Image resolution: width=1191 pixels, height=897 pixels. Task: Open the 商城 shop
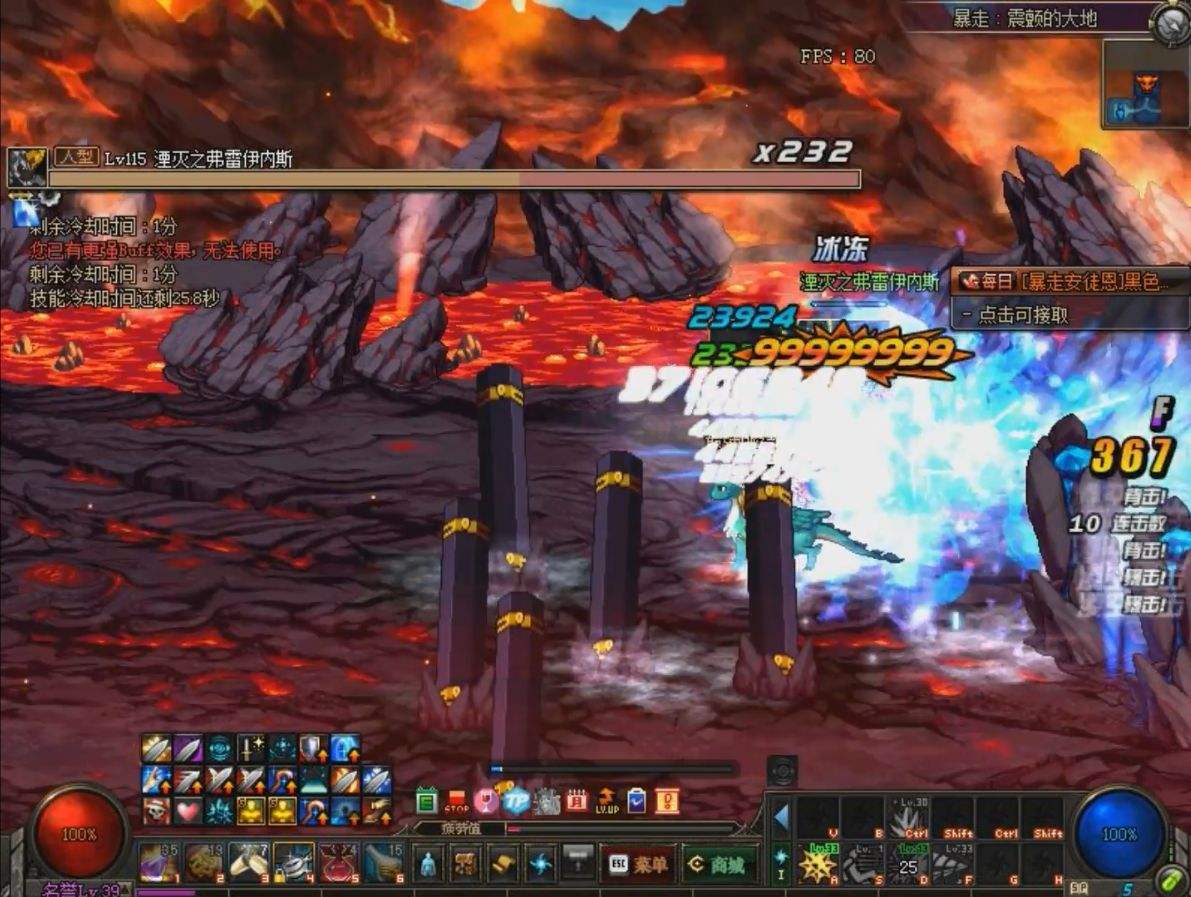point(720,865)
